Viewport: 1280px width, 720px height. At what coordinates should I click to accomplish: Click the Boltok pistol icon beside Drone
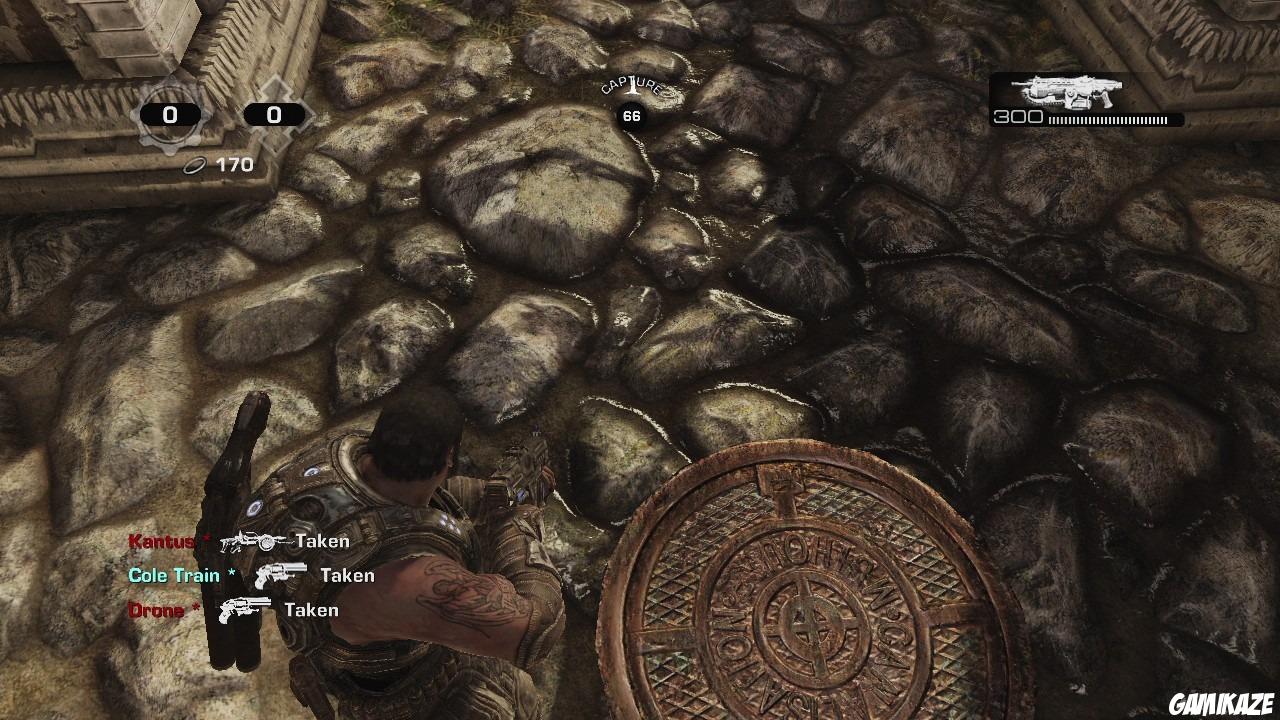(243, 609)
